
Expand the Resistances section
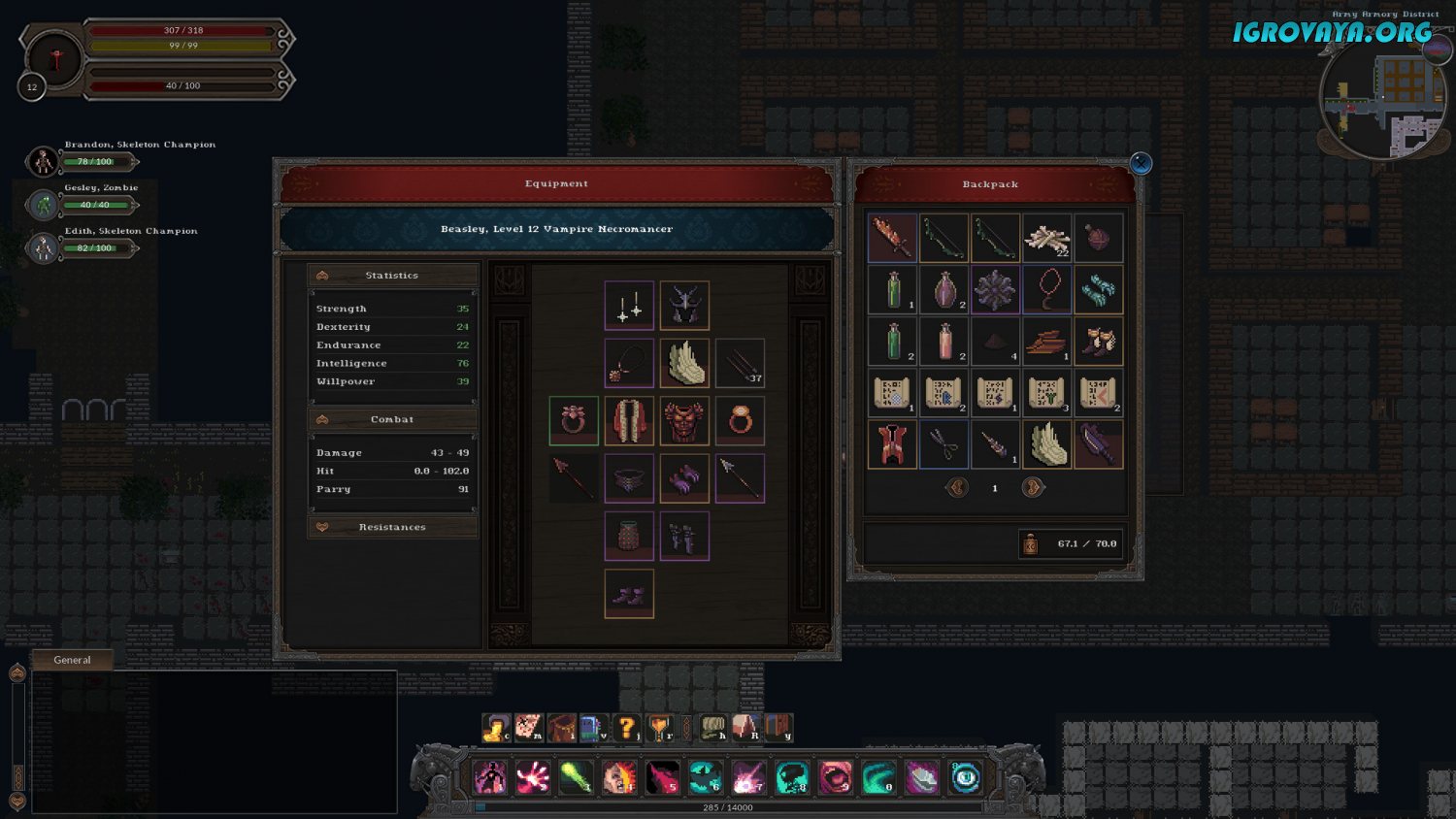click(x=392, y=527)
